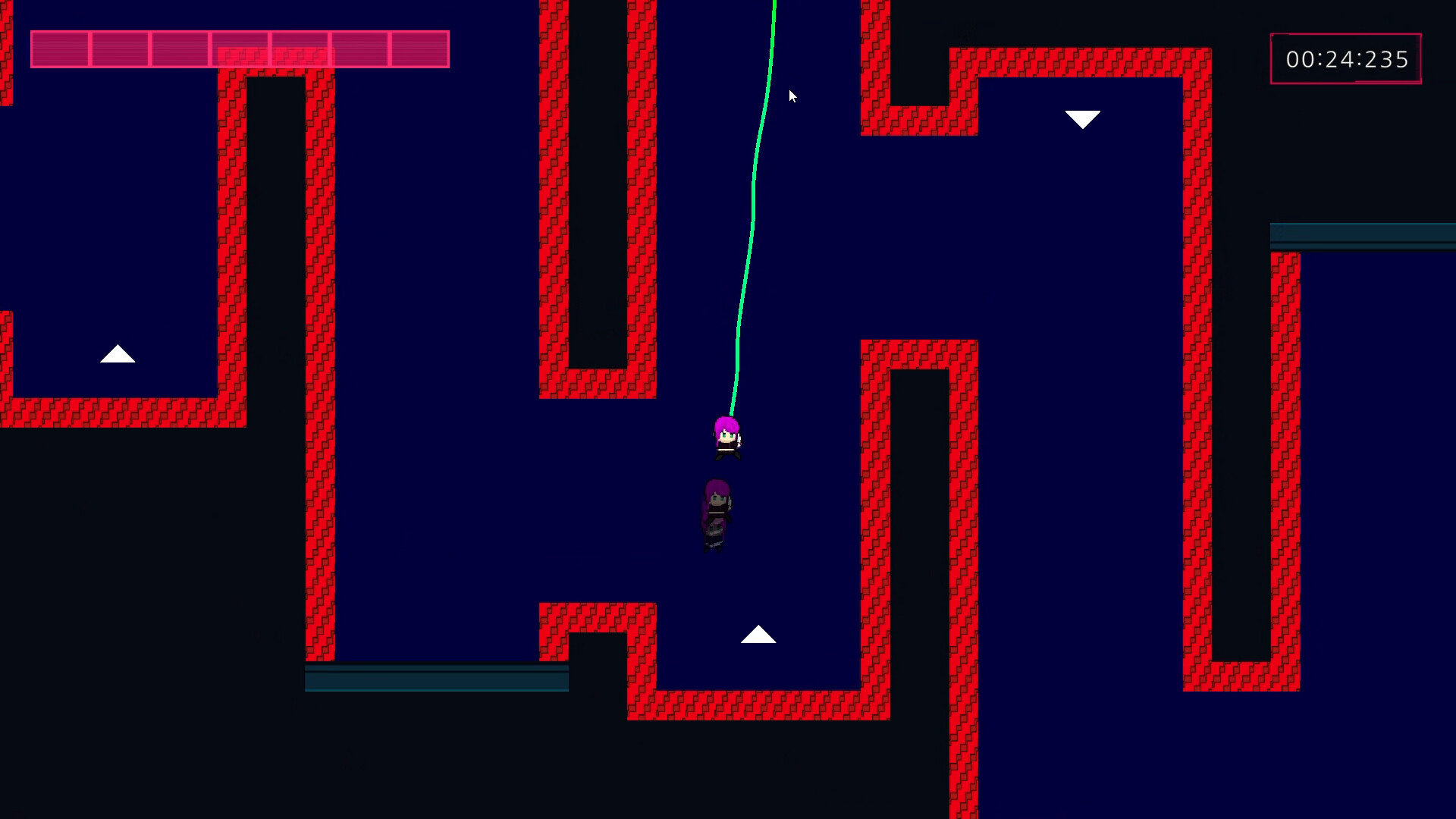The image size is (1456, 819).
Task: Click the mouse cursor arrow near the rope
Action: 793,97
